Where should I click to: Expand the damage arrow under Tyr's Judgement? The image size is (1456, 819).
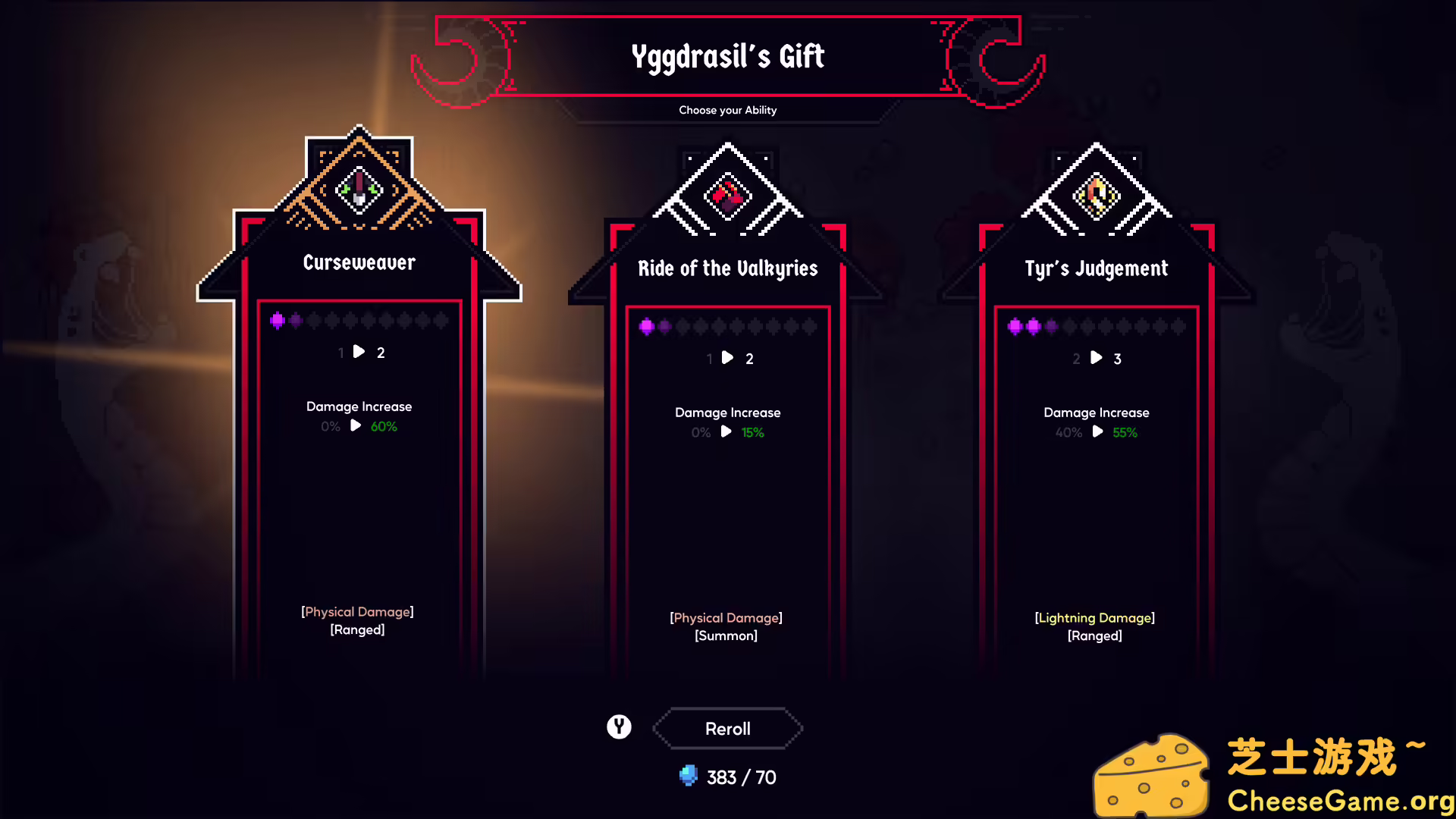tap(1097, 432)
